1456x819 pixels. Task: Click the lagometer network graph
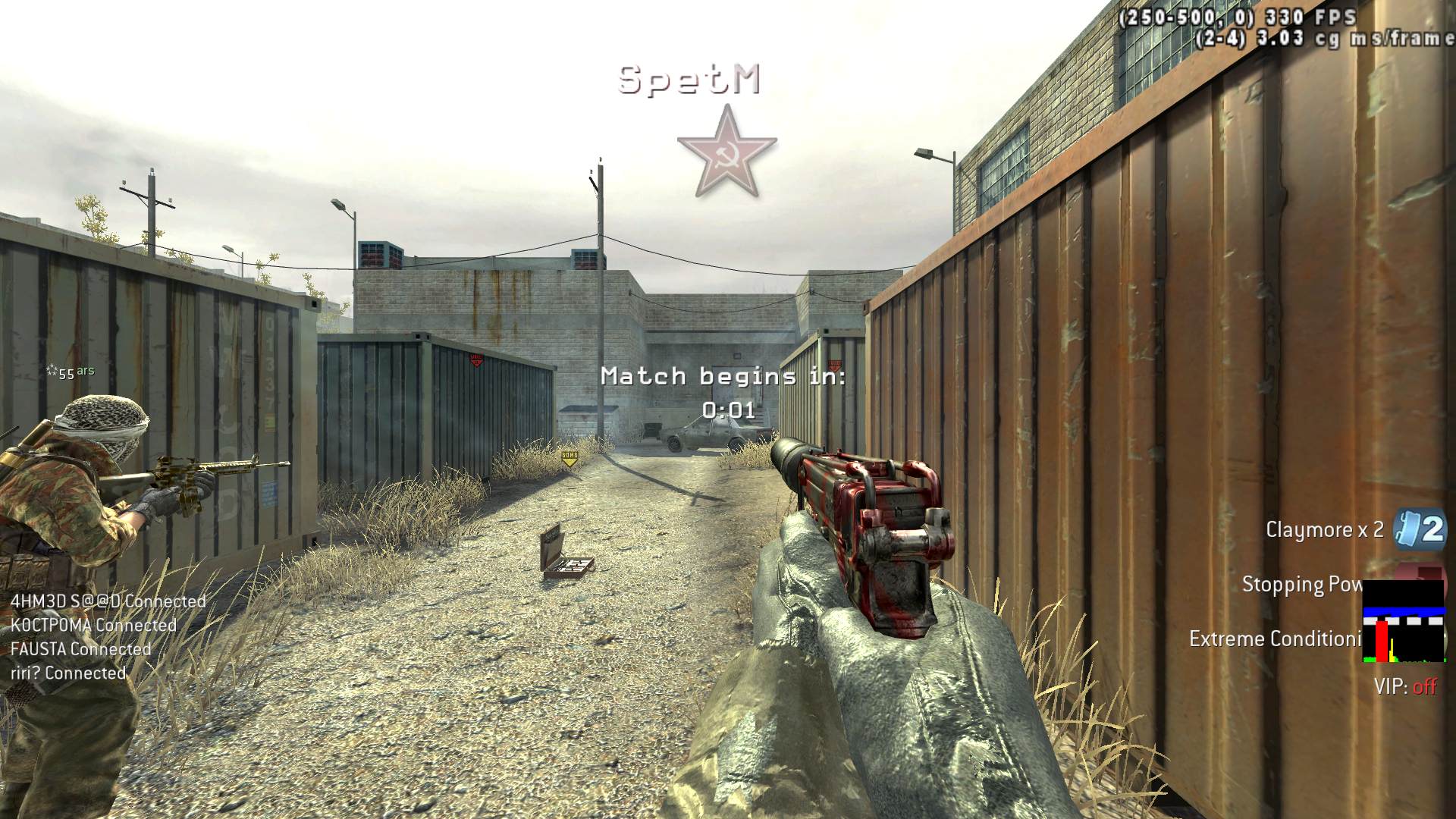pos(1403,622)
